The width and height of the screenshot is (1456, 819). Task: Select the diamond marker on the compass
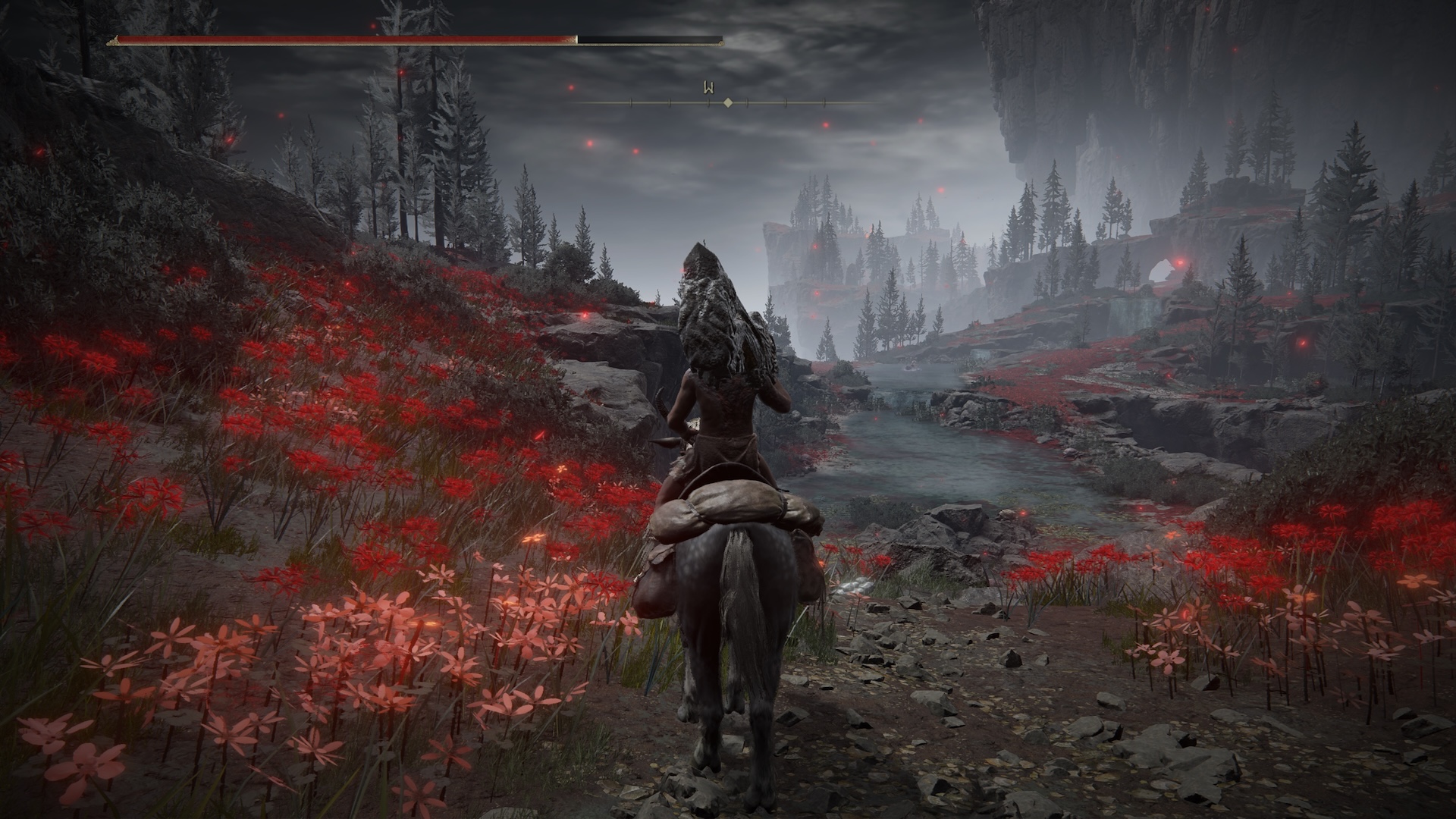[x=728, y=102]
